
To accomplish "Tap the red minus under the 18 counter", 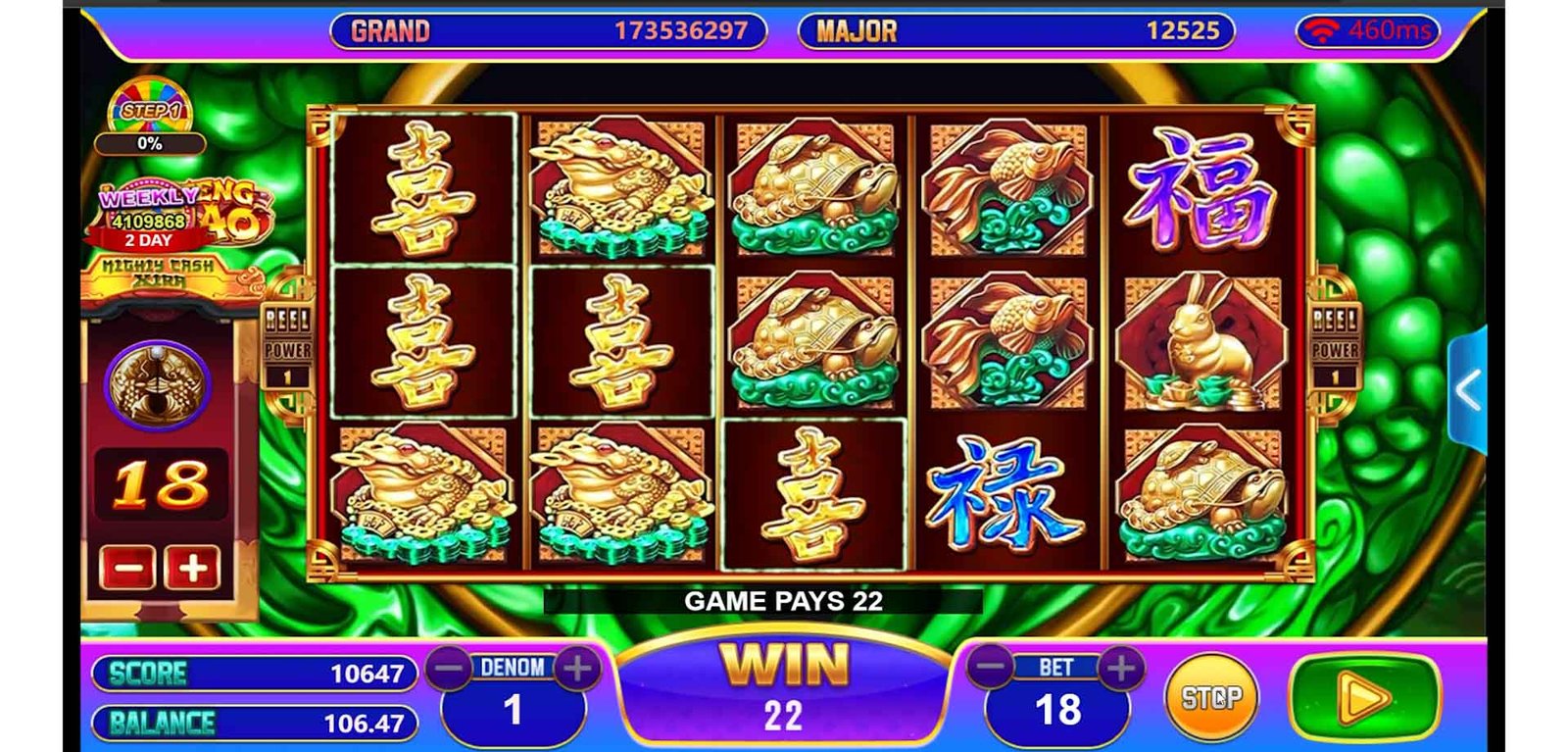I will point(127,568).
